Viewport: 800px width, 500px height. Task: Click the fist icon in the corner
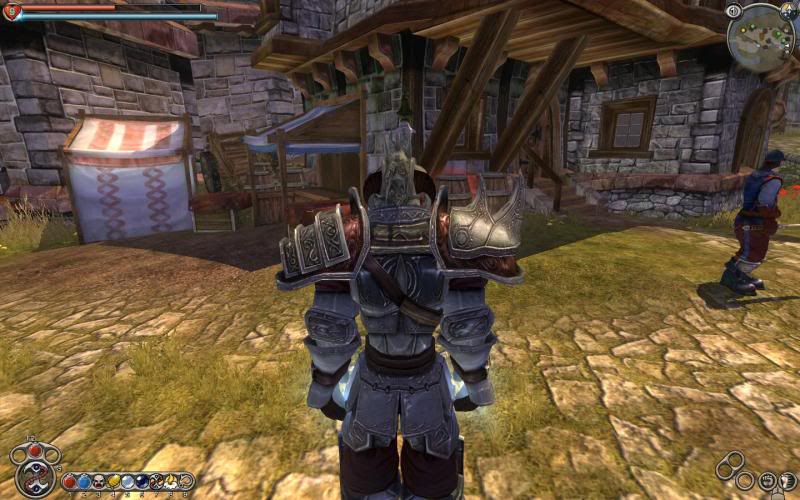pyautogui.click(x=768, y=481)
